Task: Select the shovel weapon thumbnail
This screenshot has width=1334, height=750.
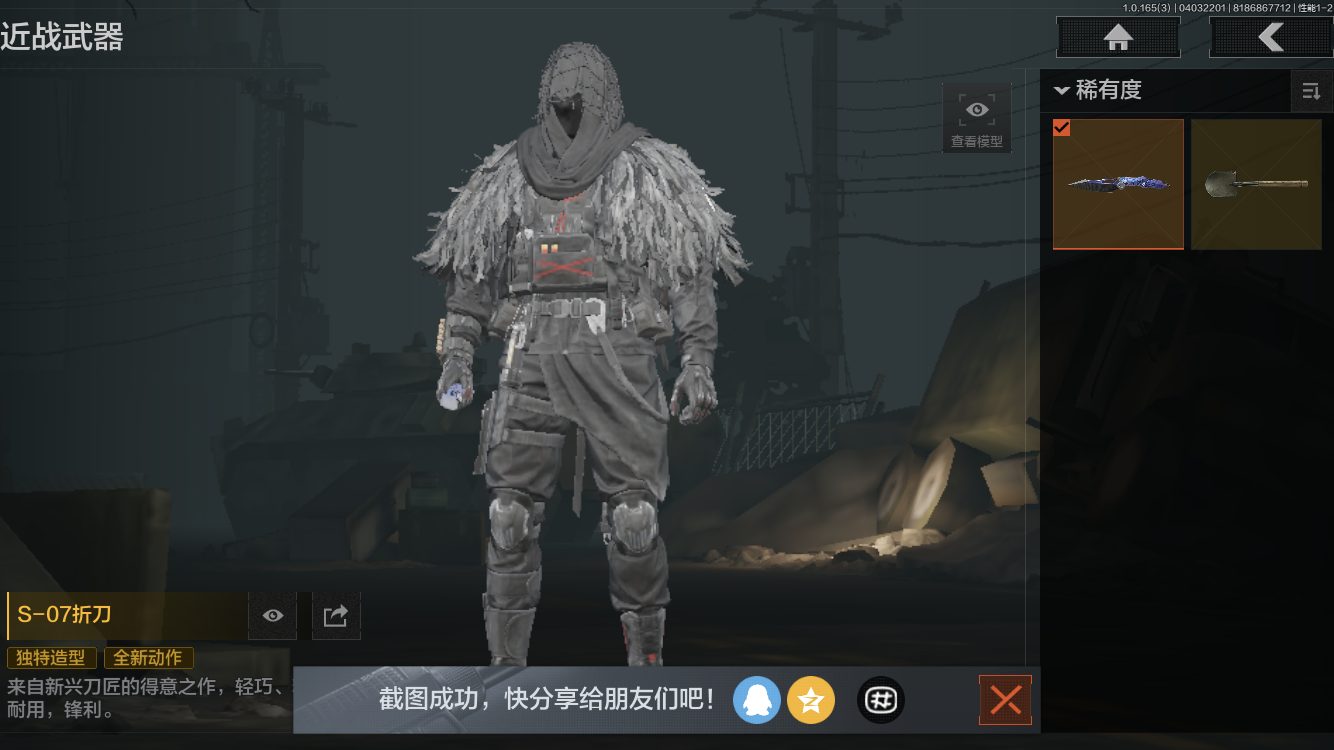Action: (1256, 184)
